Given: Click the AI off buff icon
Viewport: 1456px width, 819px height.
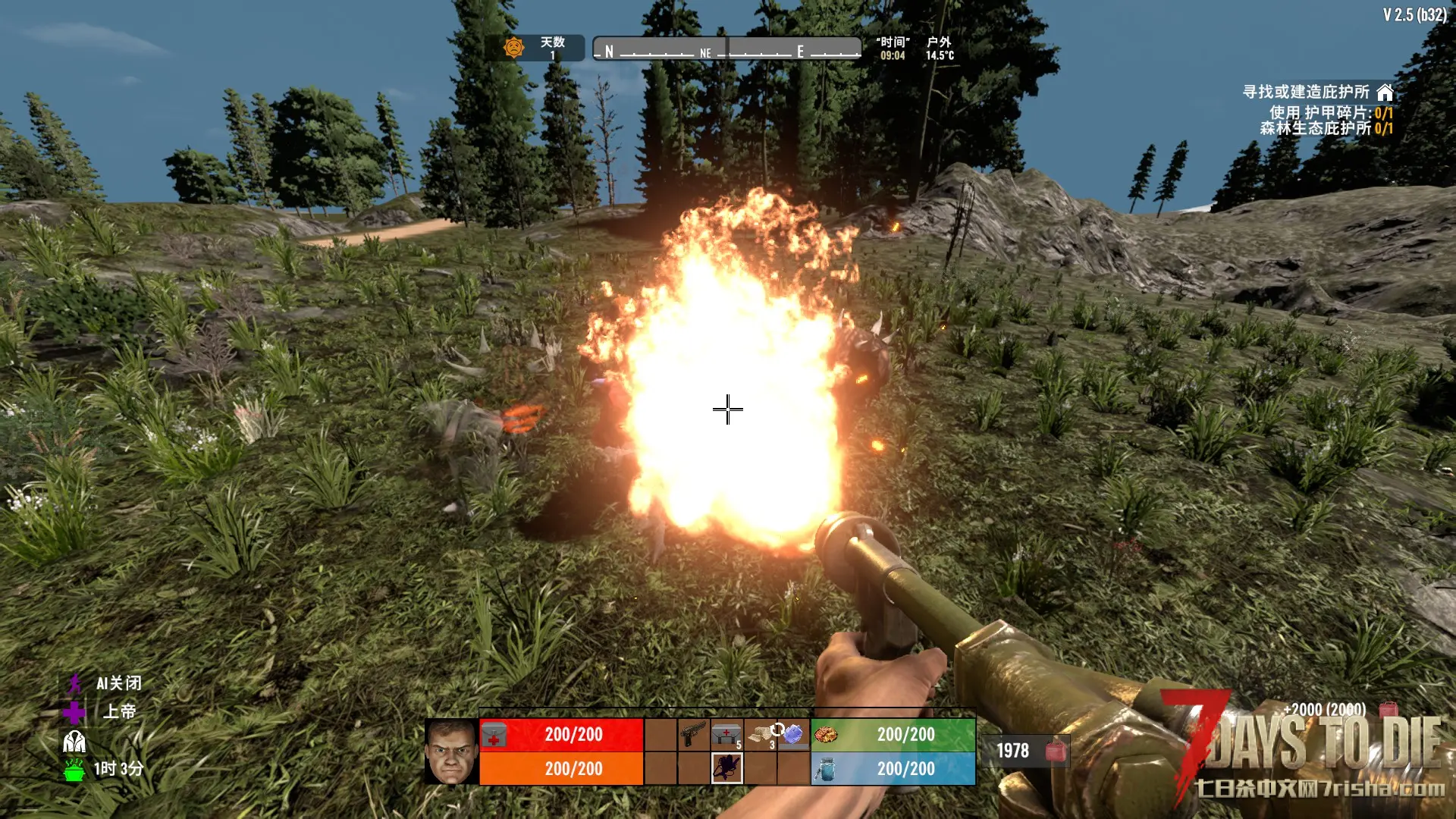Looking at the screenshot, I should pos(74,684).
